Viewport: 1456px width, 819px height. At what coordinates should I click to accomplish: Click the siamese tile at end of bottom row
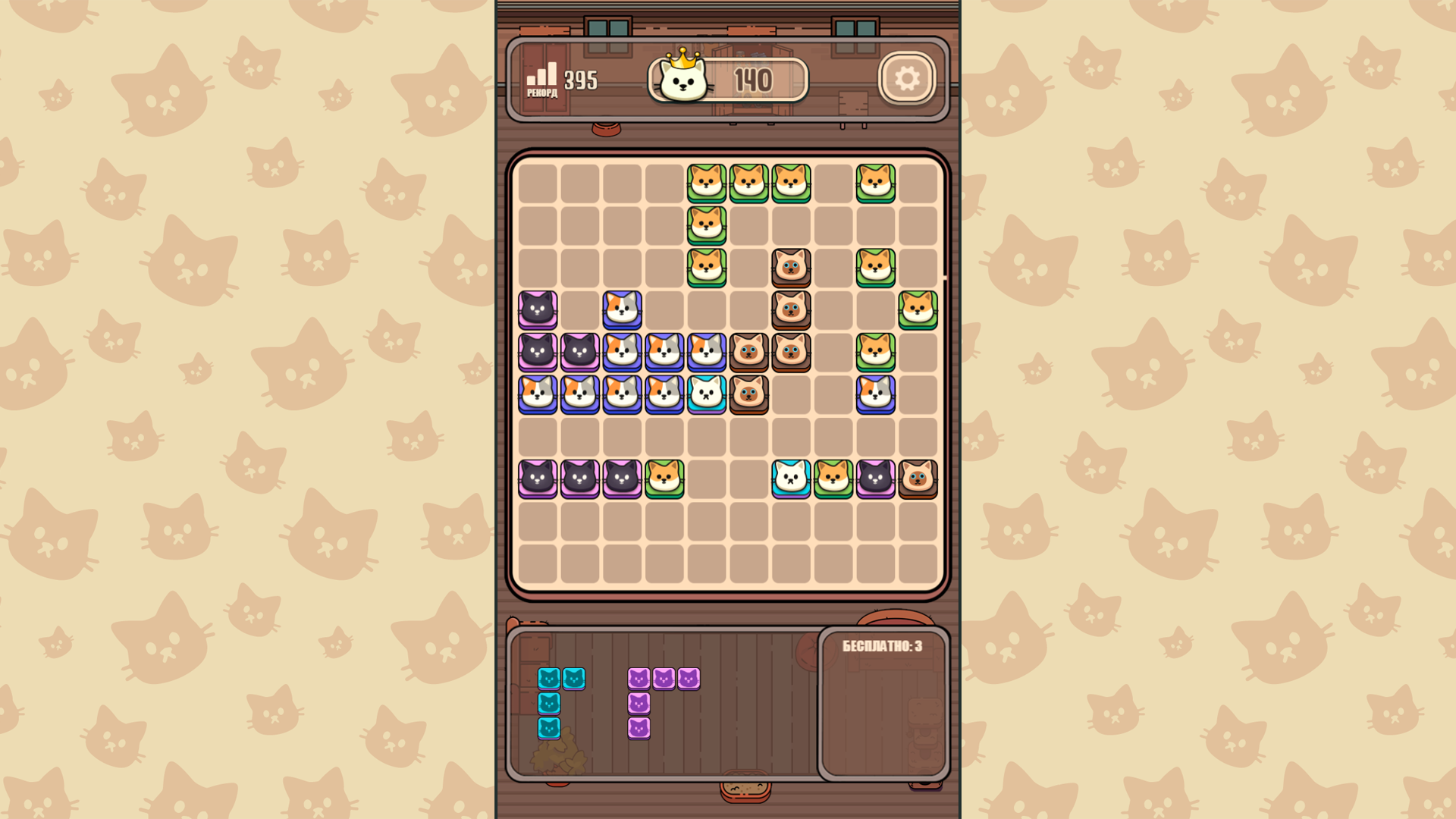pyautogui.click(x=918, y=479)
